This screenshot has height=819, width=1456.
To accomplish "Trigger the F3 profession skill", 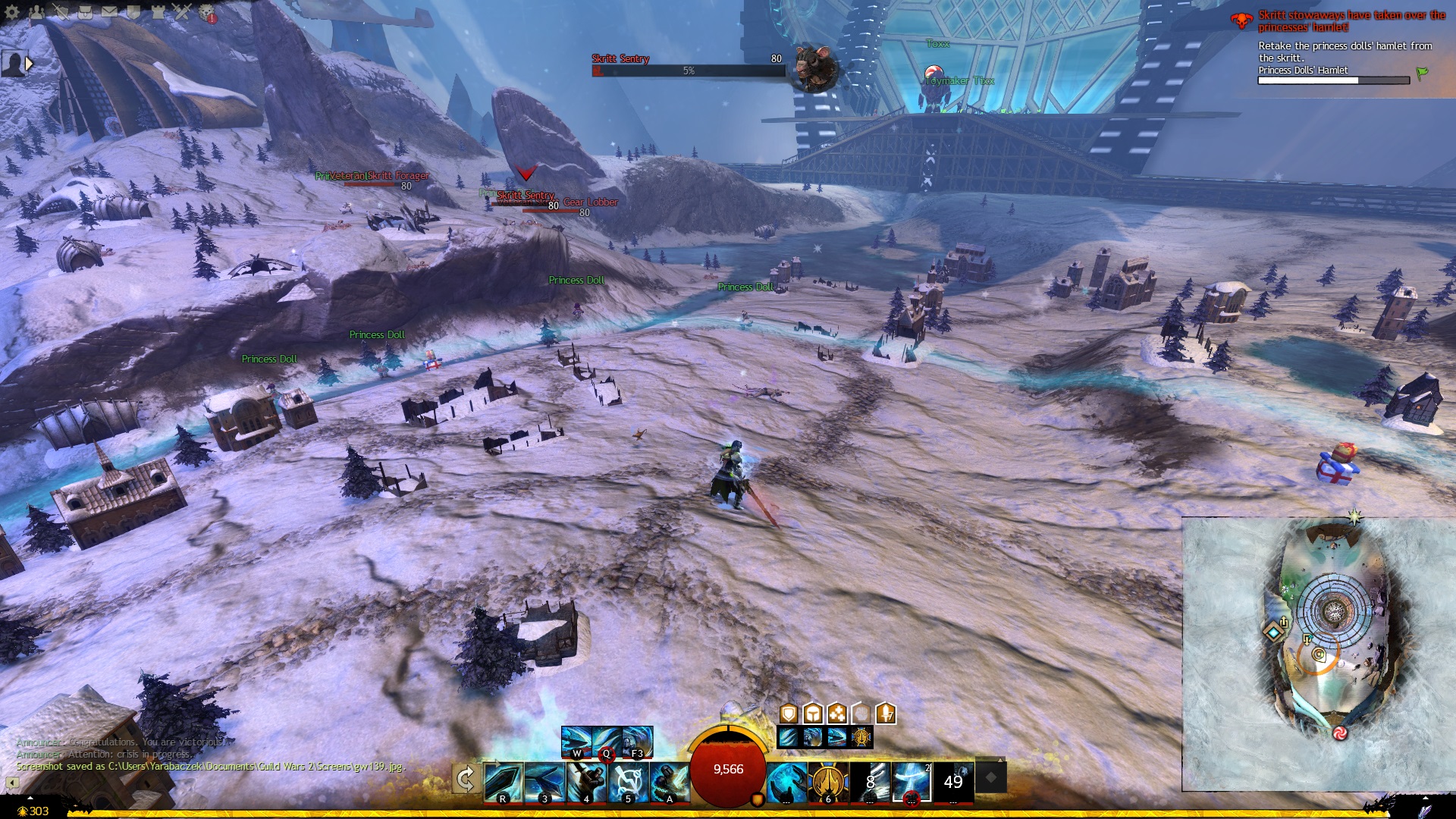I will (x=637, y=742).
